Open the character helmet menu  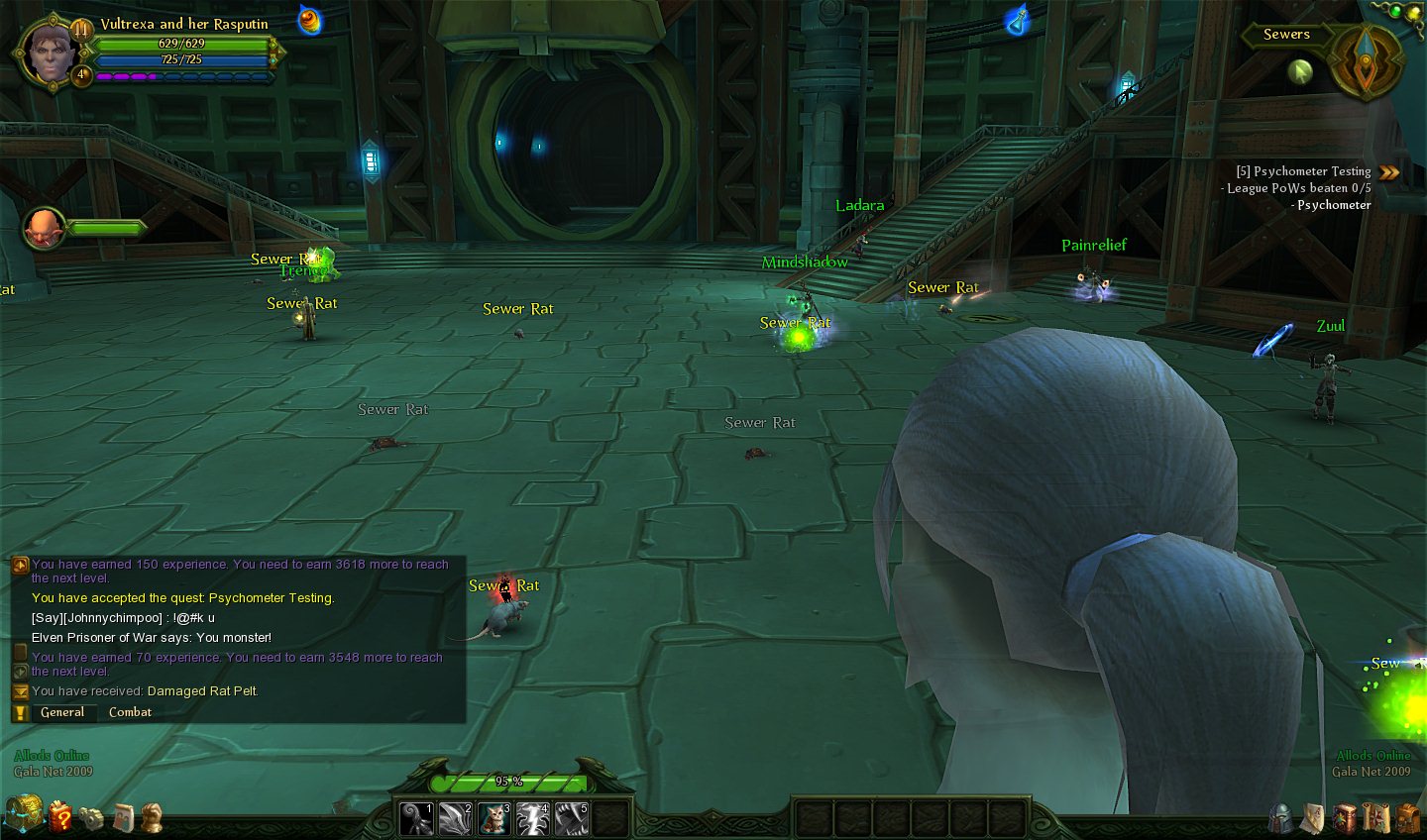1281,818
